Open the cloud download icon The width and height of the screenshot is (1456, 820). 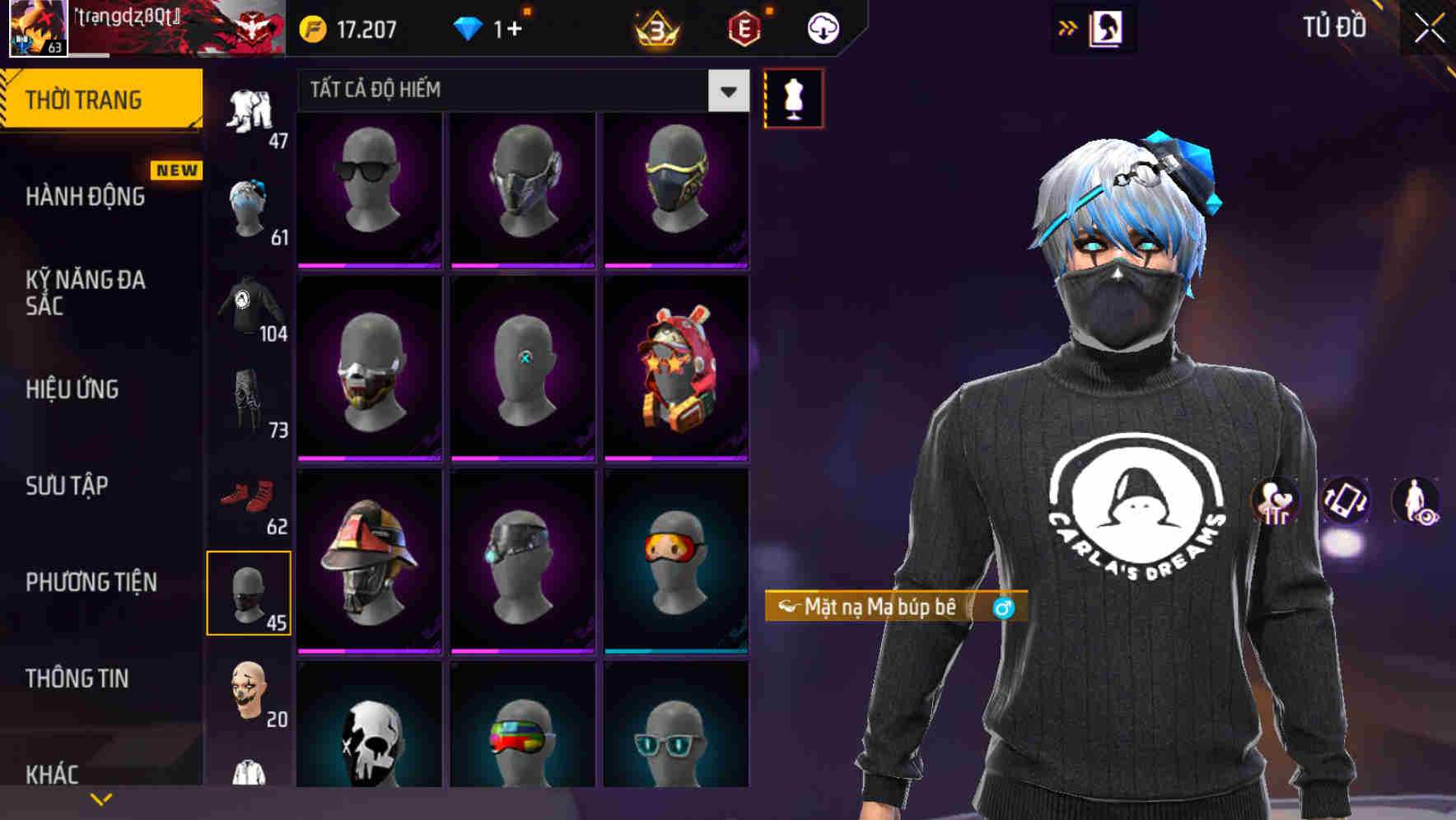(x=821, y=27)
